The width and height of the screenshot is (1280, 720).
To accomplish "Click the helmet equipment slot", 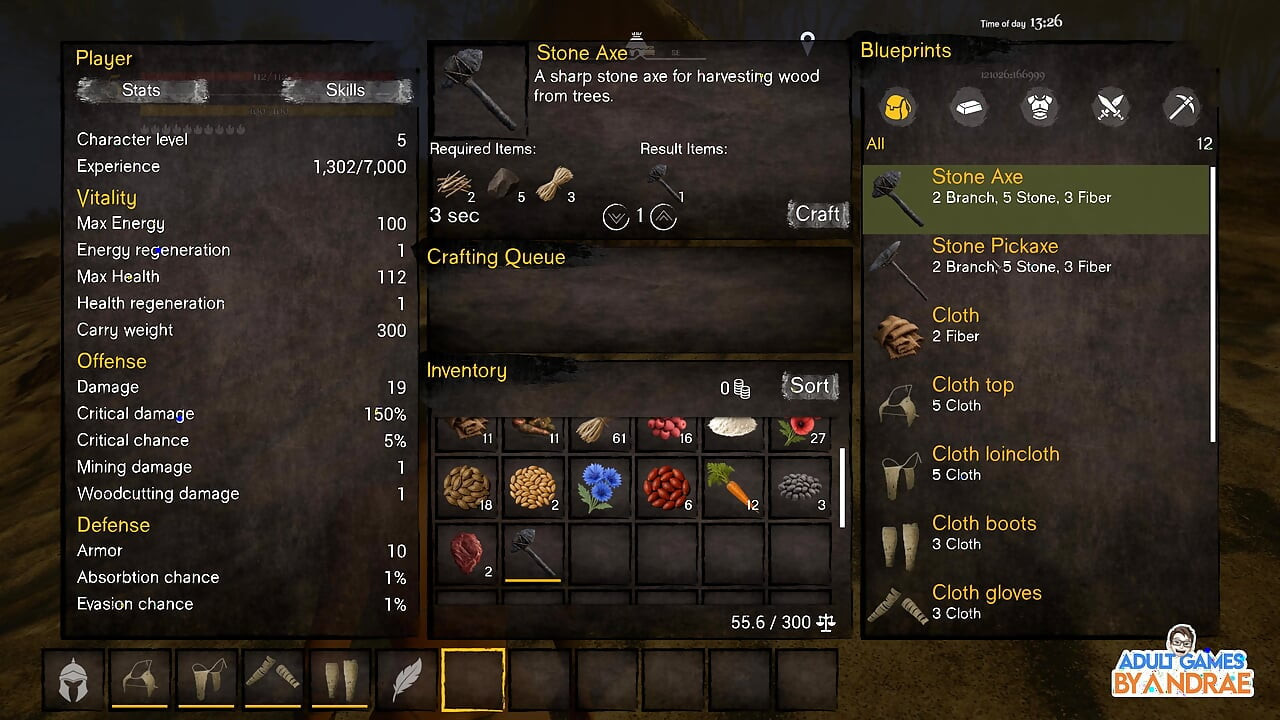I will [x=74, y=679].
